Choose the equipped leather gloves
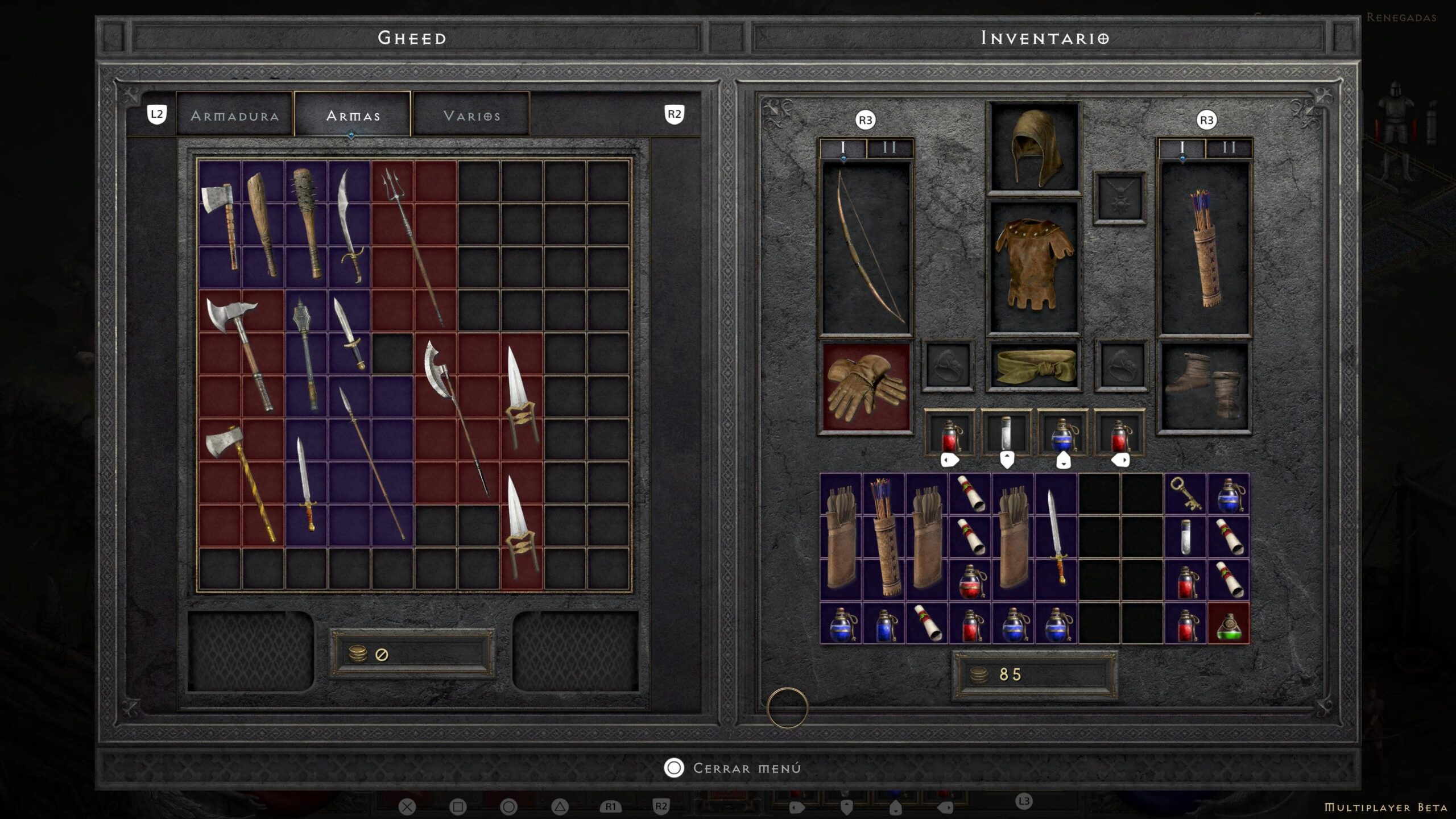This screenshot has height=819, width=1456. click(x=866, y=387)
